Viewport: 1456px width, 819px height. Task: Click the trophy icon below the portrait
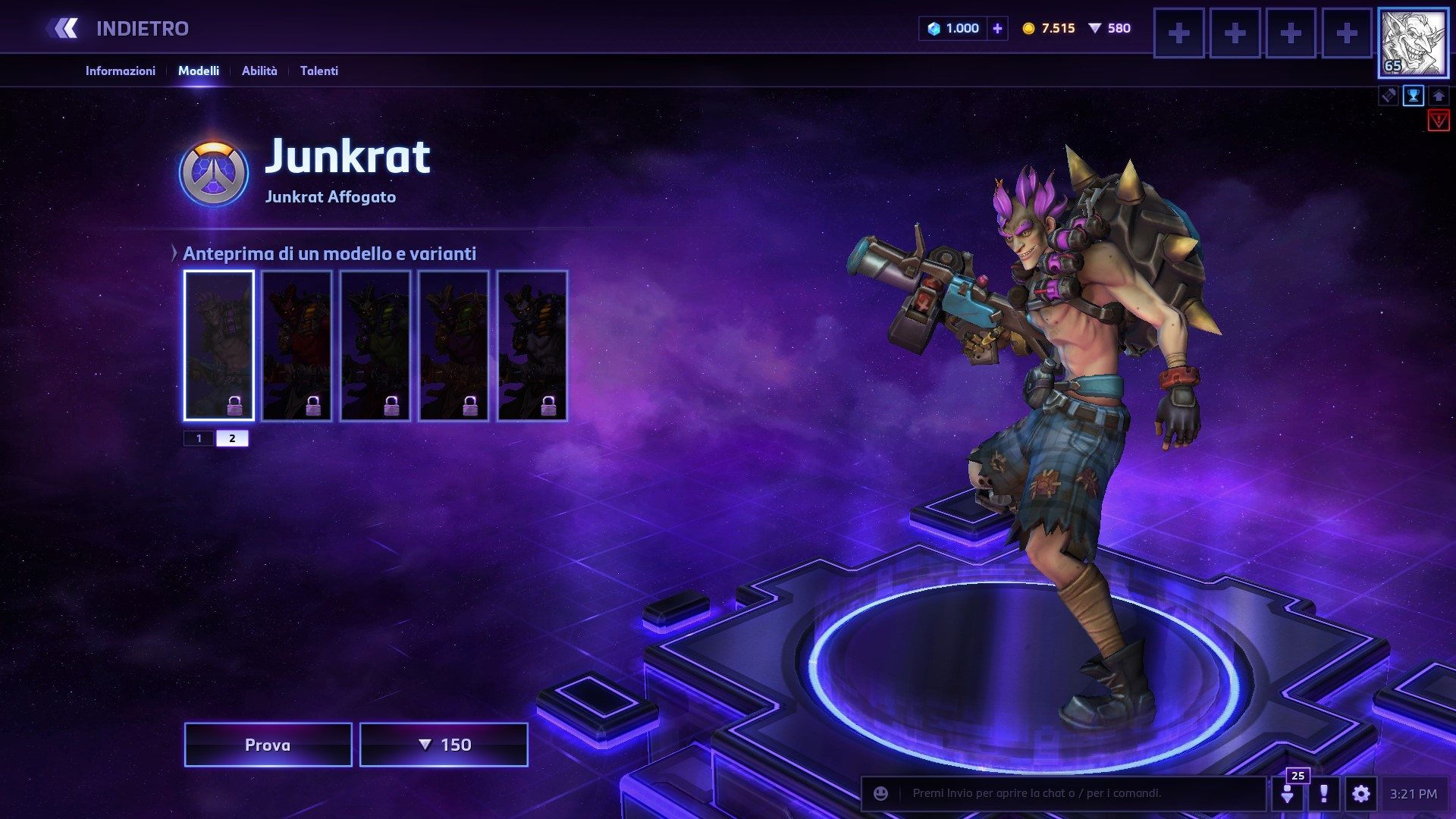(1414, 96)
